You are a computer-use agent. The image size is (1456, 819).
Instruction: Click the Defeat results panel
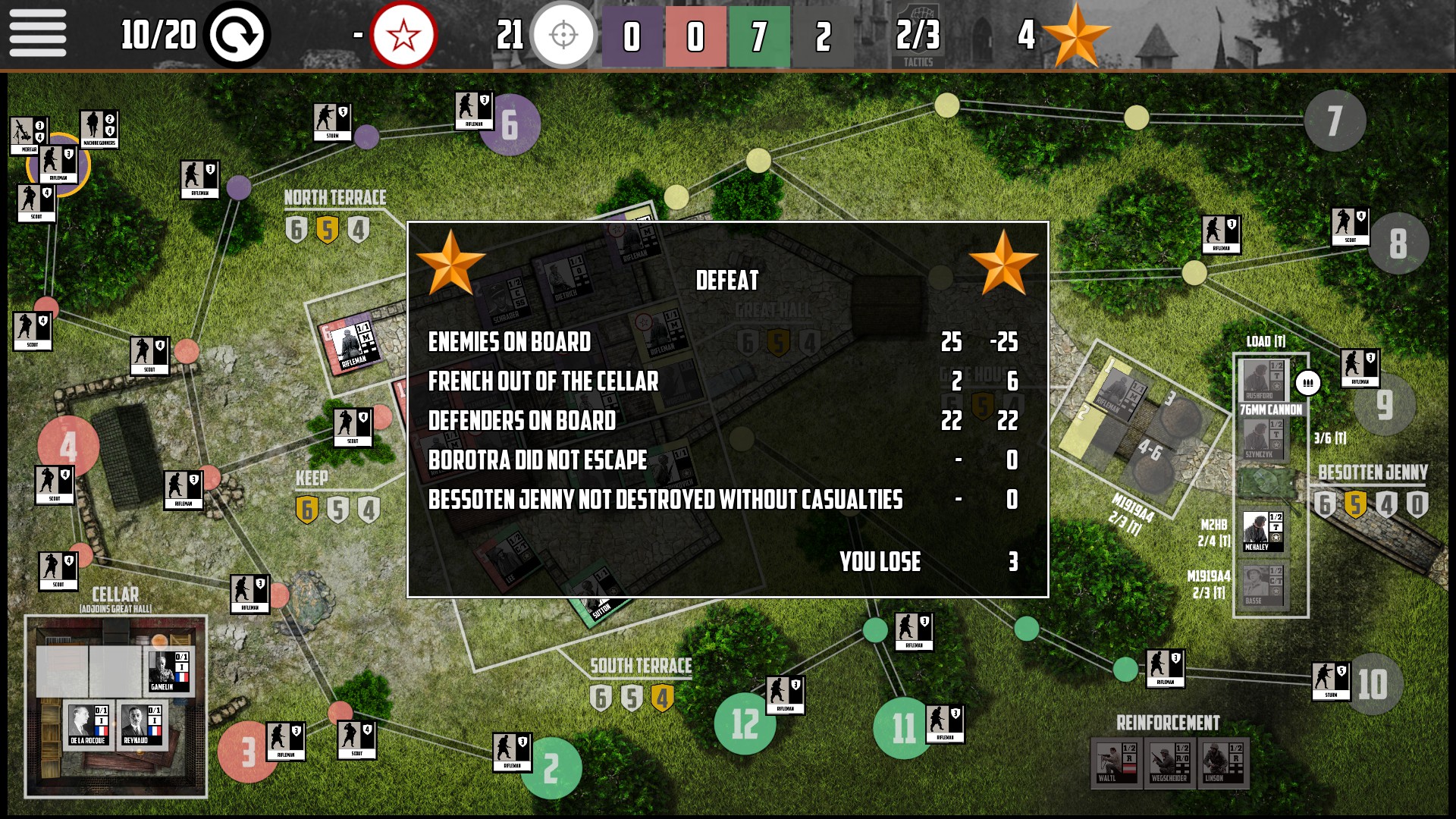(x=727, y=409)
